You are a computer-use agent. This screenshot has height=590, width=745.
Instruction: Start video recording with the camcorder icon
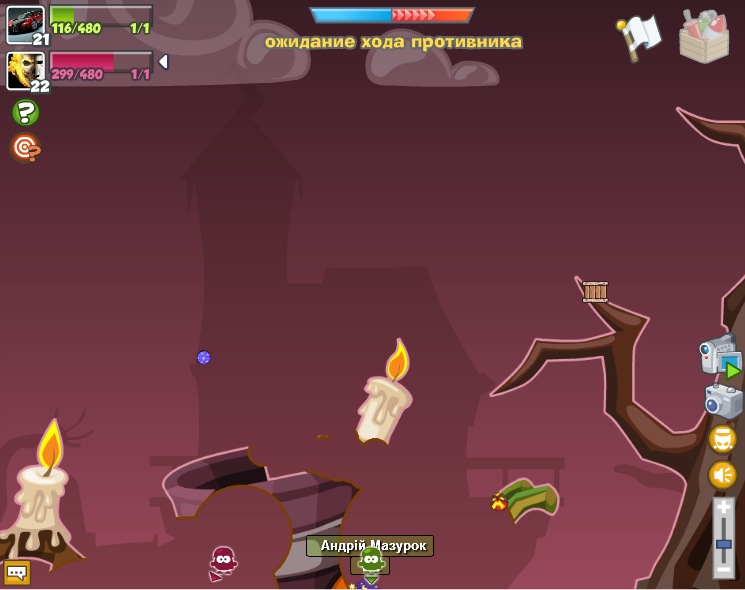(719, 358)
